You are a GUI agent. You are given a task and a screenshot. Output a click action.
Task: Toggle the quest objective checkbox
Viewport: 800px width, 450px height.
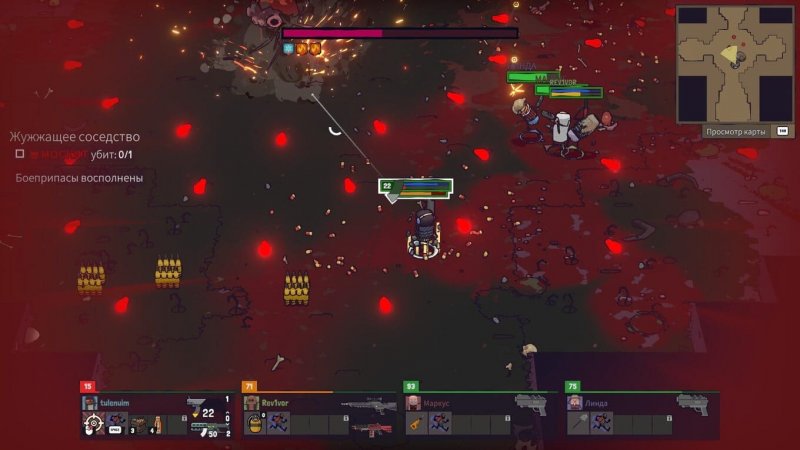tap(20, 154)
